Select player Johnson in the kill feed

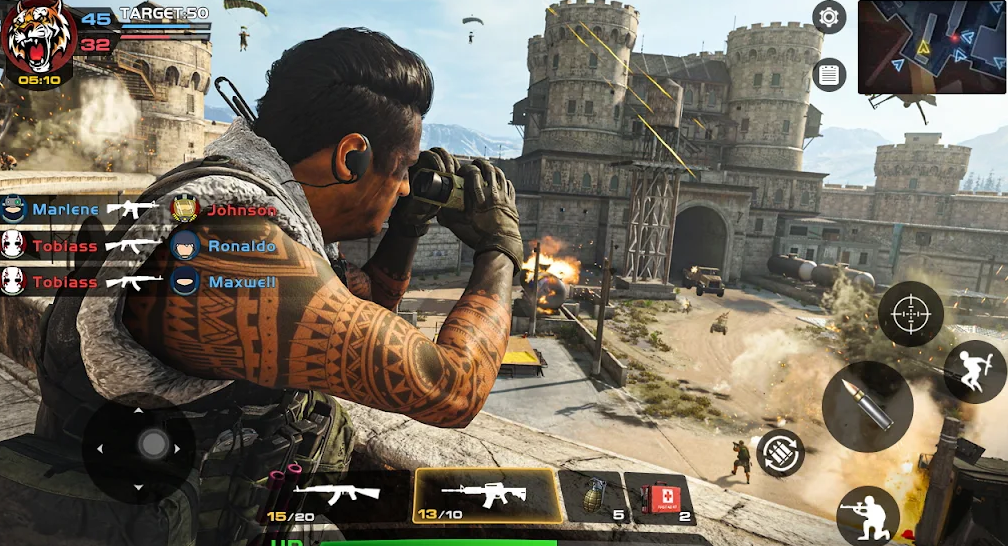pos(241,210)
